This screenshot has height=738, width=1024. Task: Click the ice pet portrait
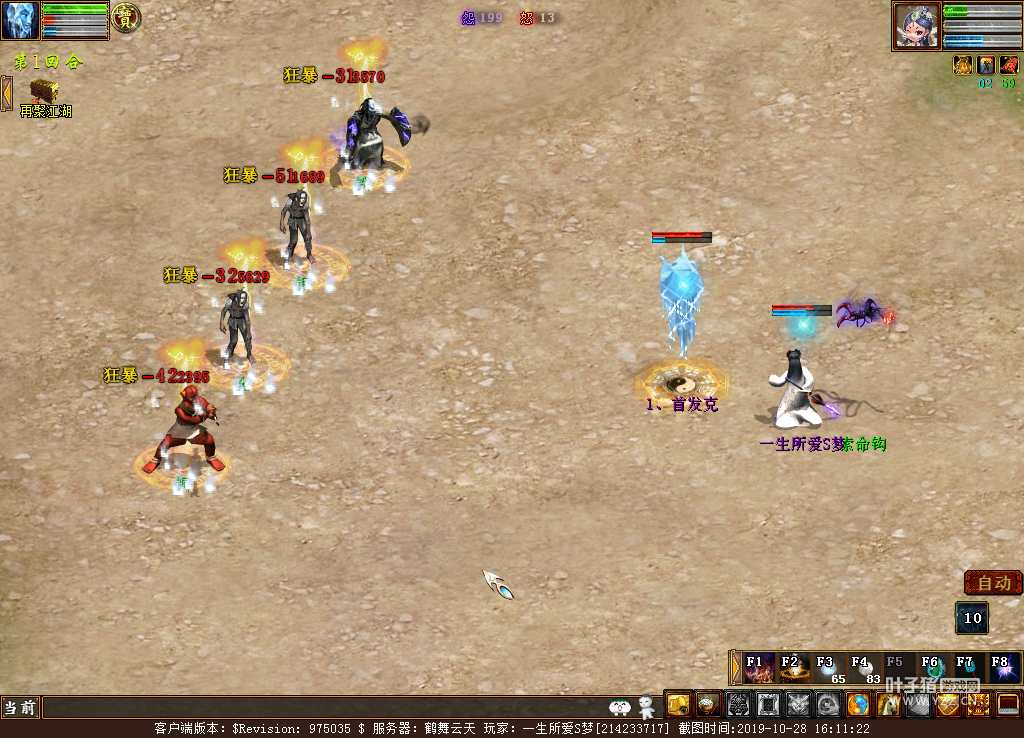coord(20,20)
